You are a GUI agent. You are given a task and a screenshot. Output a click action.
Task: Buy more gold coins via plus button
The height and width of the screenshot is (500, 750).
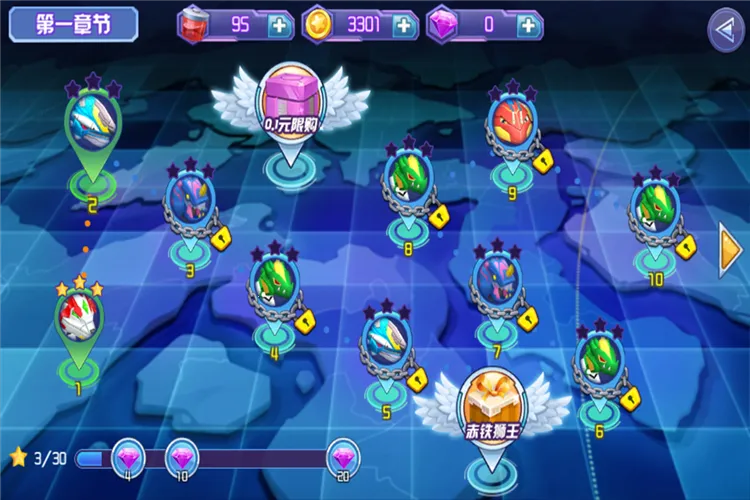click(403, 25)
